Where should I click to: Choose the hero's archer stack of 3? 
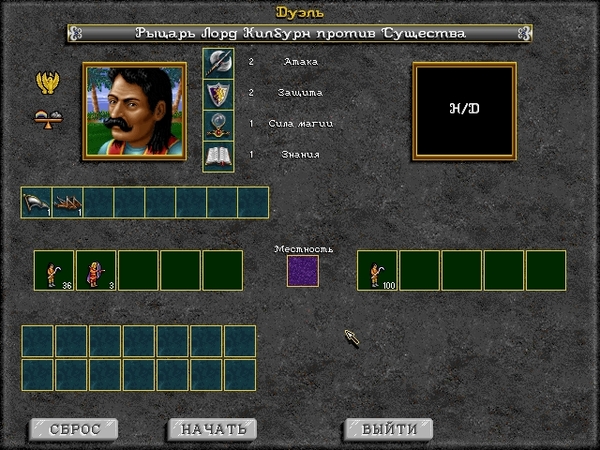[96, 271]
